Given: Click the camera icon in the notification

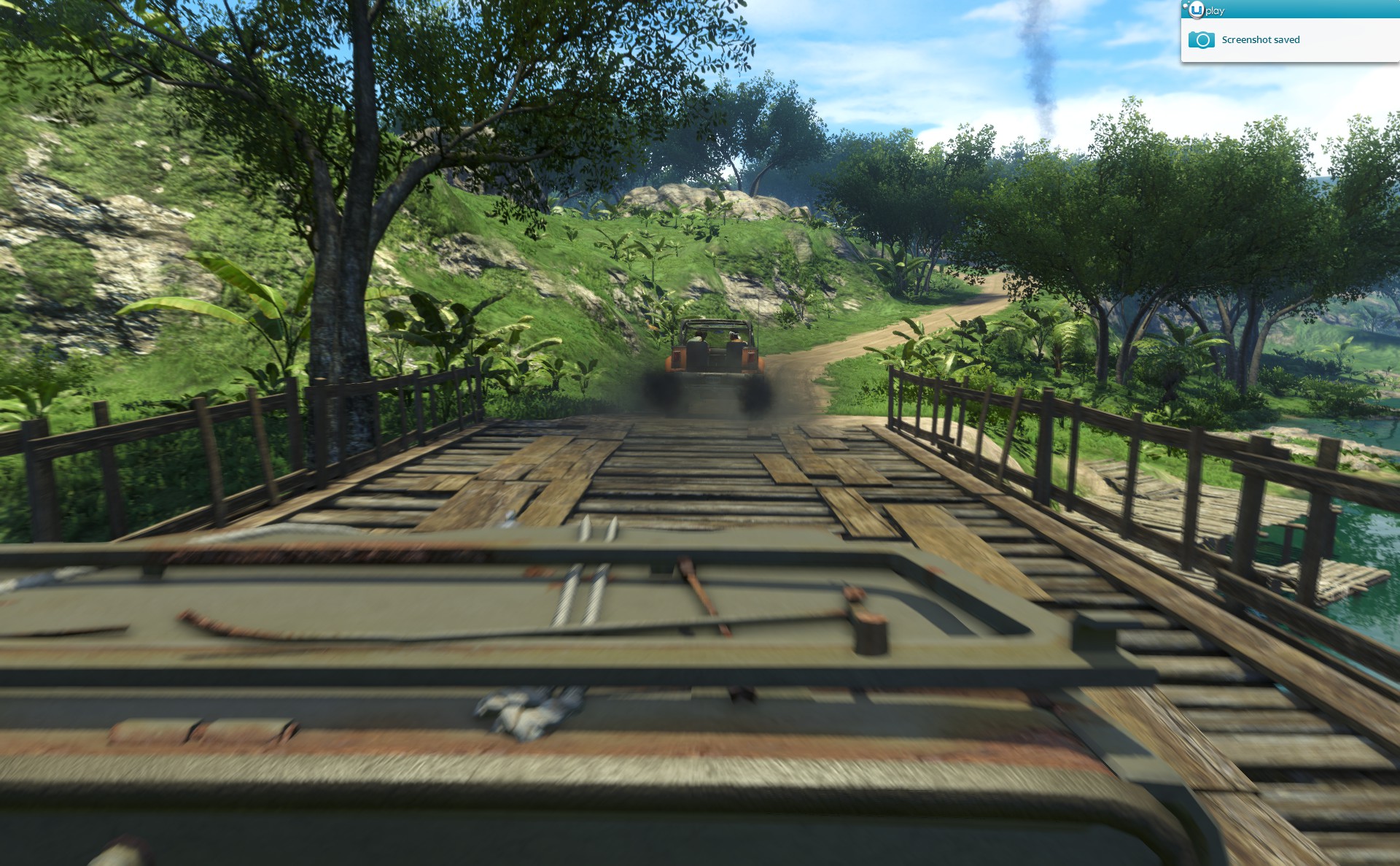Looking at the screenshot, I should (x=1201, y=40).
